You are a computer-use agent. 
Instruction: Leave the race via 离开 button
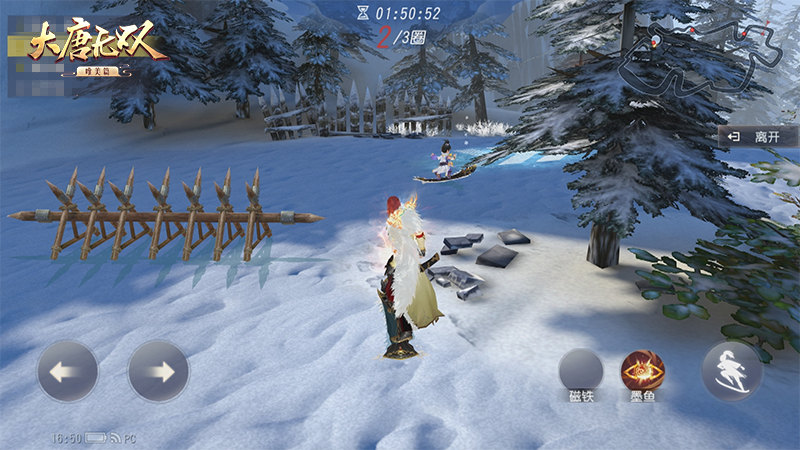coord(757,137)
